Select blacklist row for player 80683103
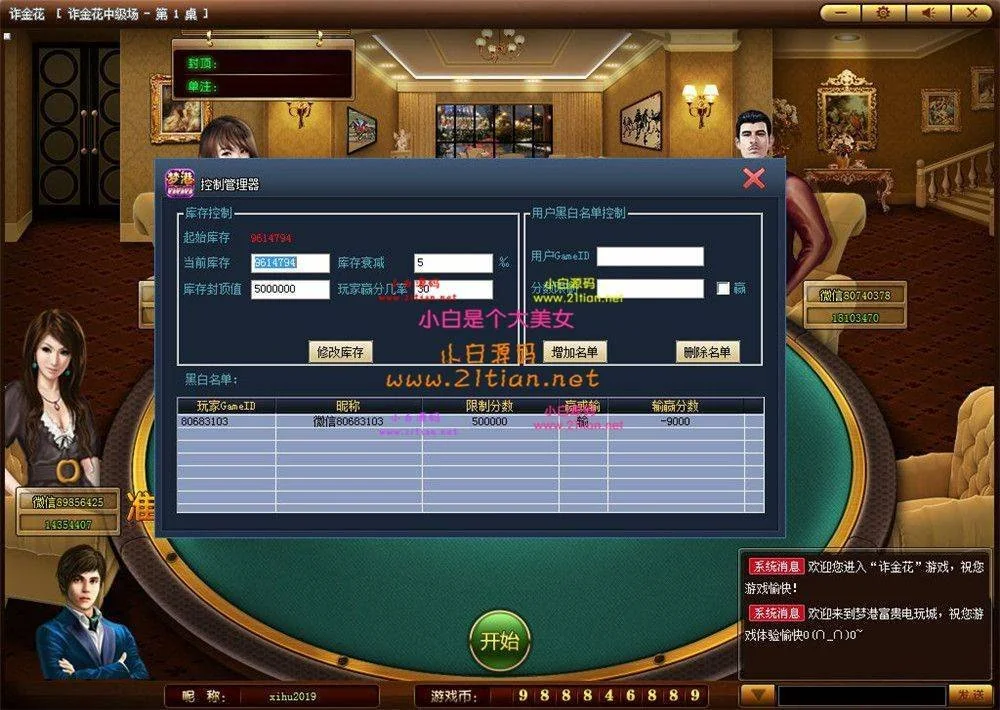Image resolution: width=1000 pixels, height=710 pixels. 470,422
